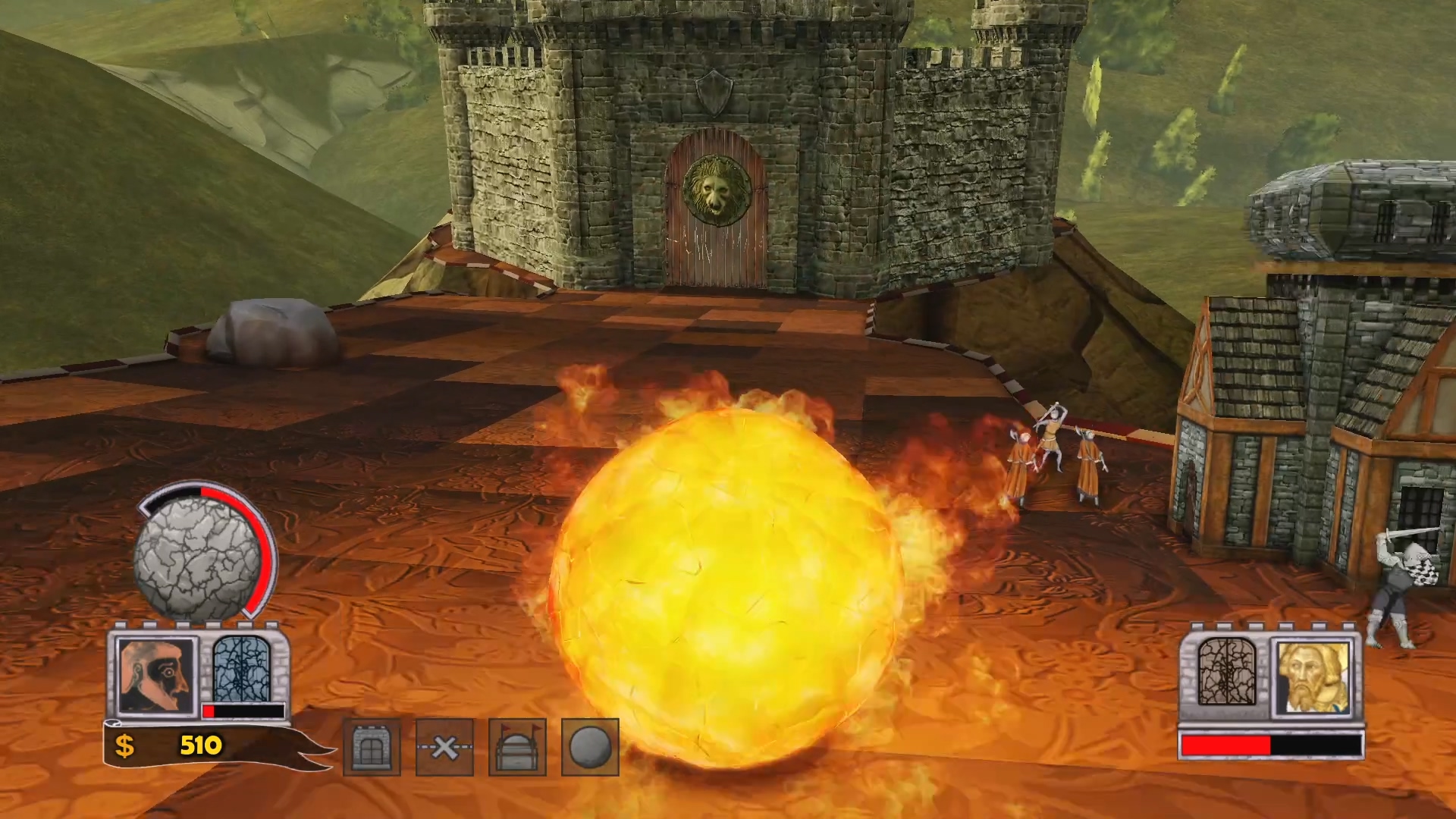Click the player's cracked blue gate icon
The width and height of the screenshot is (1456, 819).
[243, 669]
